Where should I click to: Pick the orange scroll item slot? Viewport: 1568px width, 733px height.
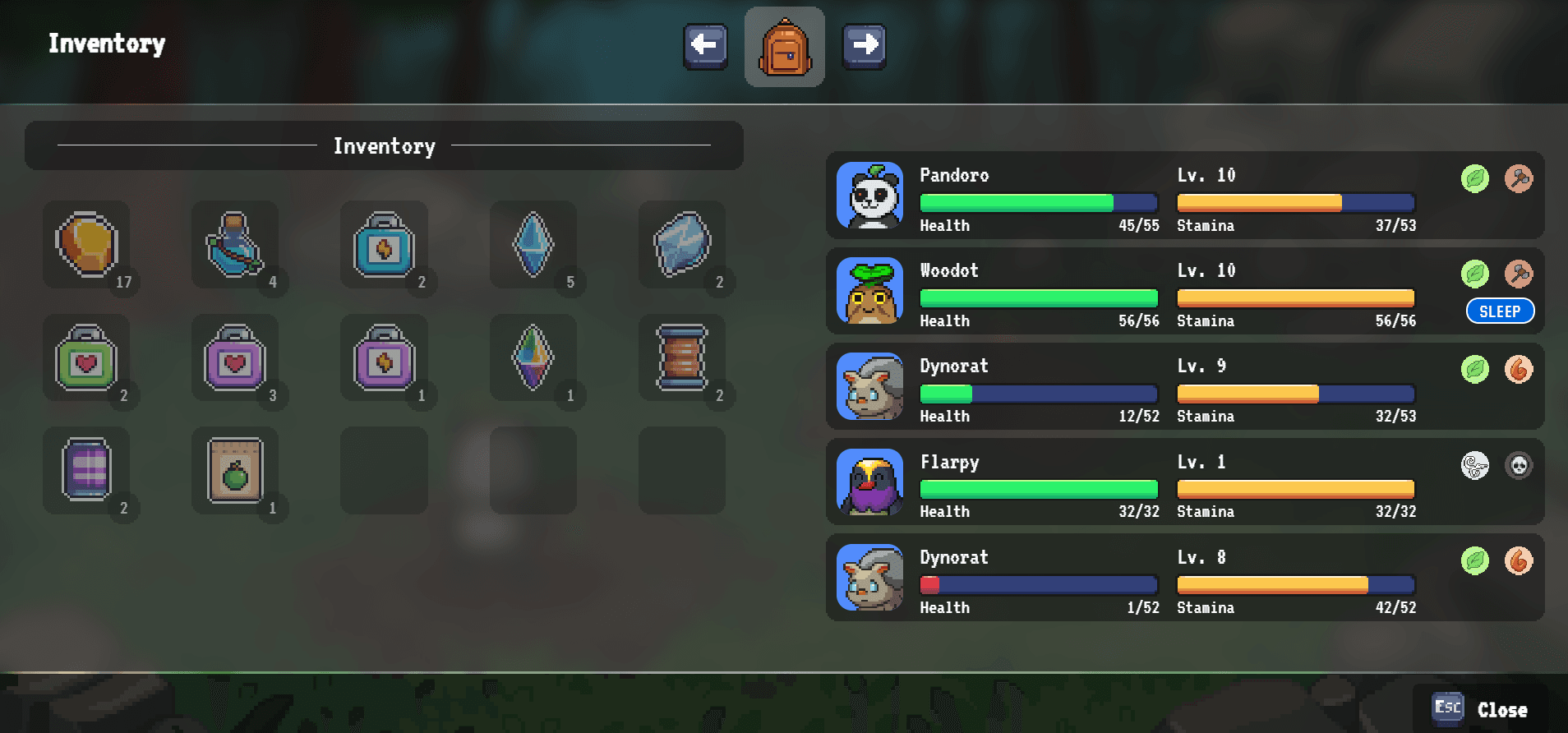(x=682, y=358)
